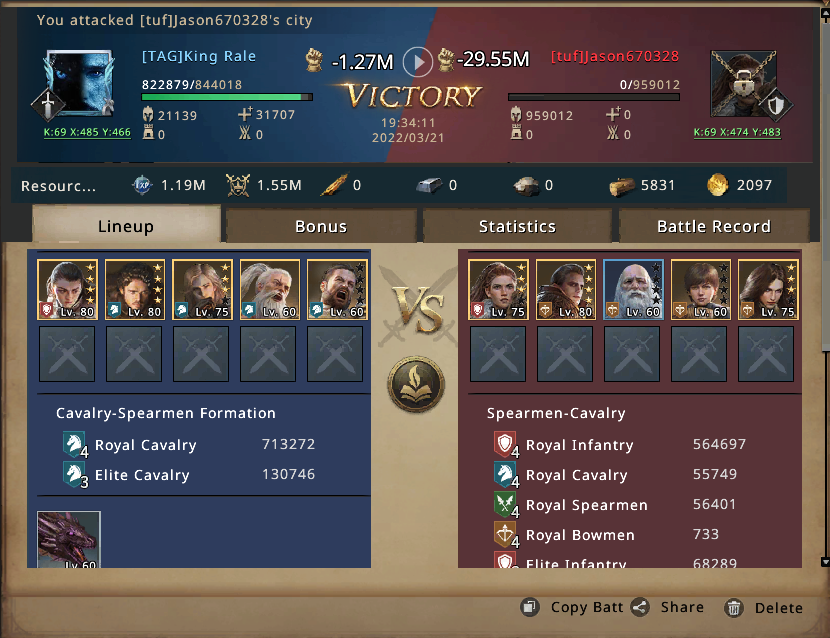Play the battle replay

point(418,62)
